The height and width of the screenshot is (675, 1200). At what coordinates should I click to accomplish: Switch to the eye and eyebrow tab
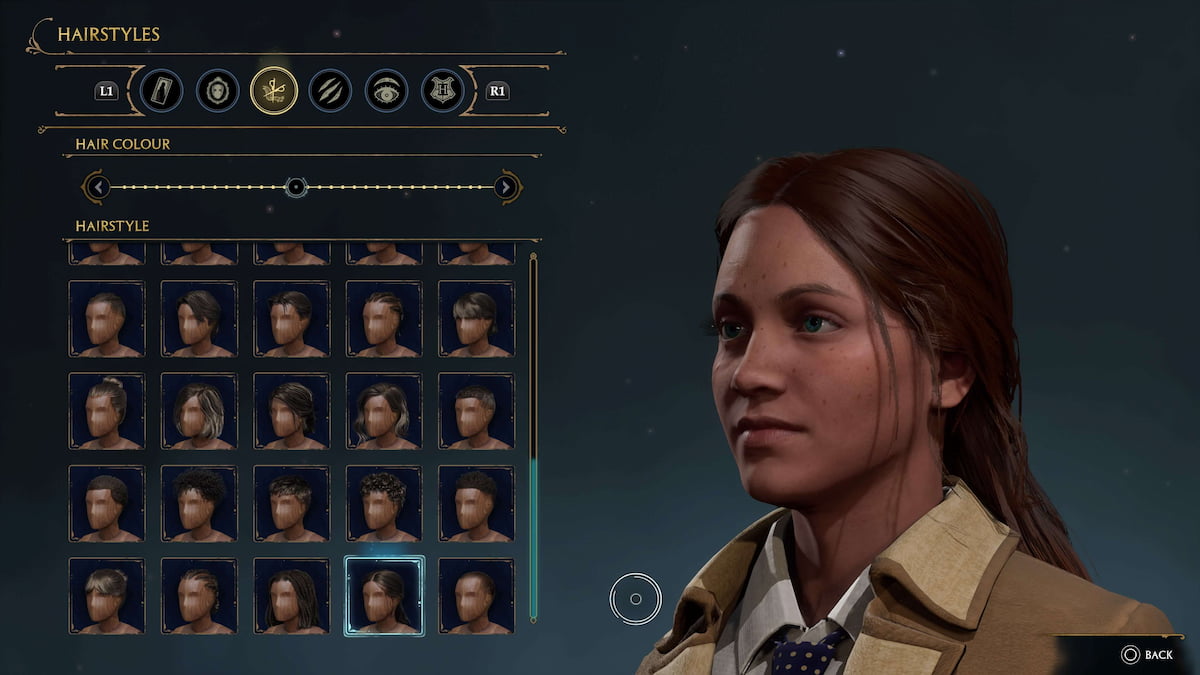point(386,91)
